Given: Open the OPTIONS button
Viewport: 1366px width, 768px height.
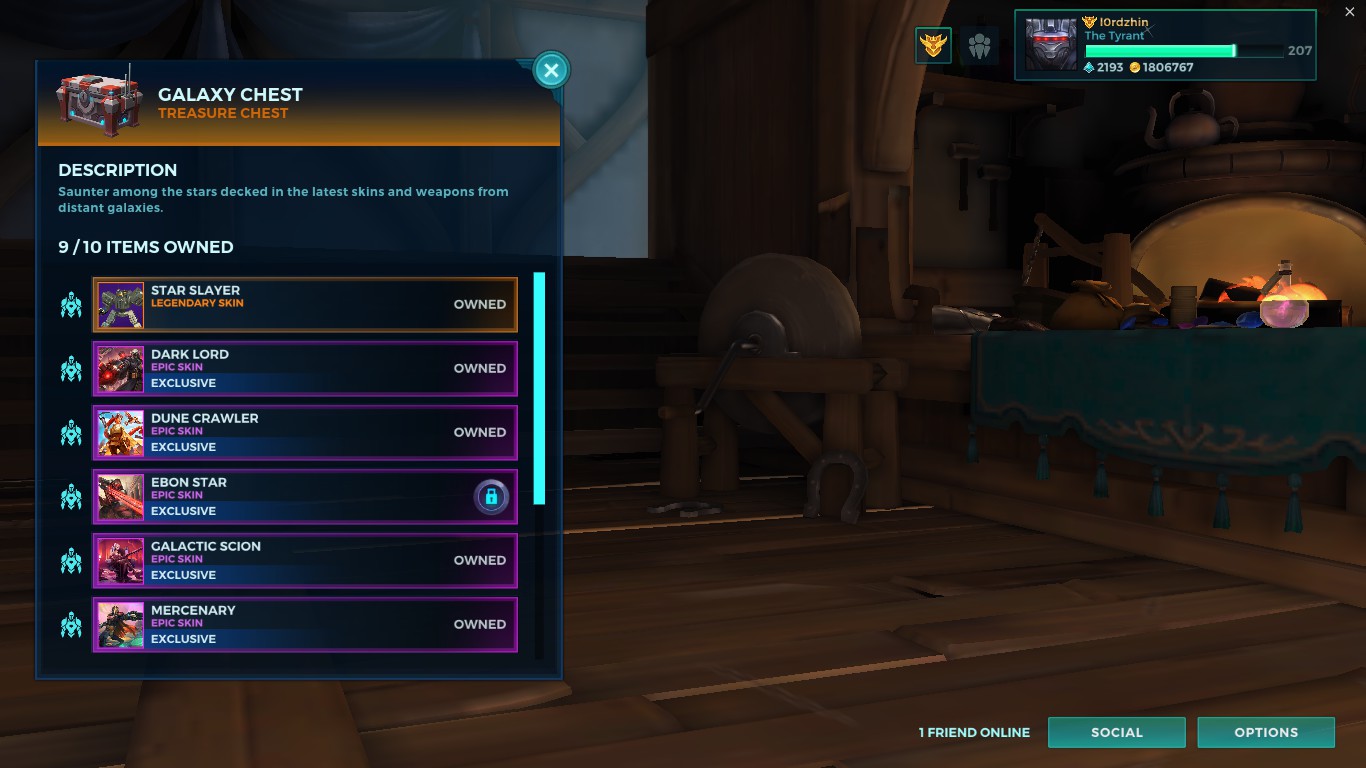Looking at the screenshot, I should (1266, 732).
